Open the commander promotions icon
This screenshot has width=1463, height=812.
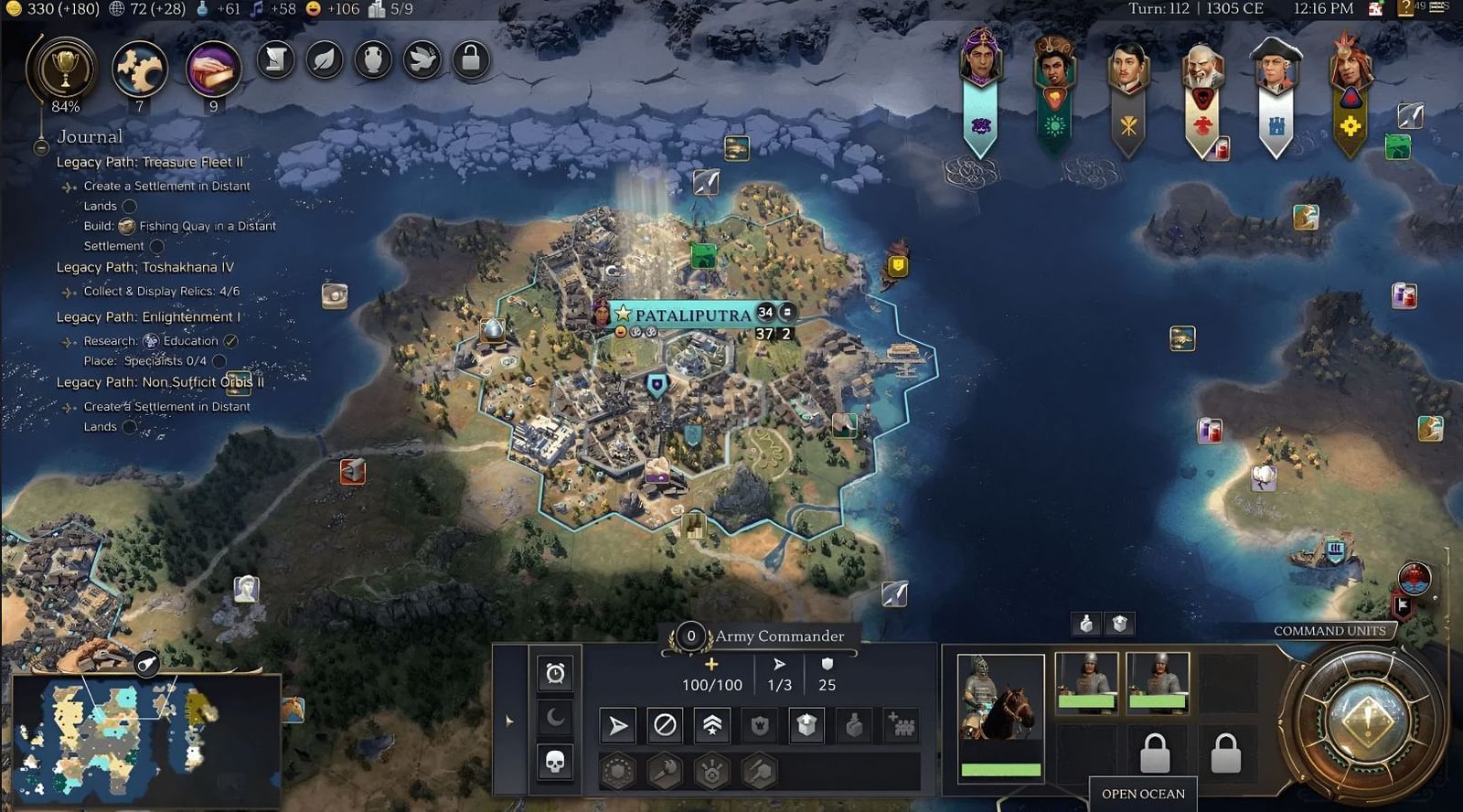[x=712, y=725]
